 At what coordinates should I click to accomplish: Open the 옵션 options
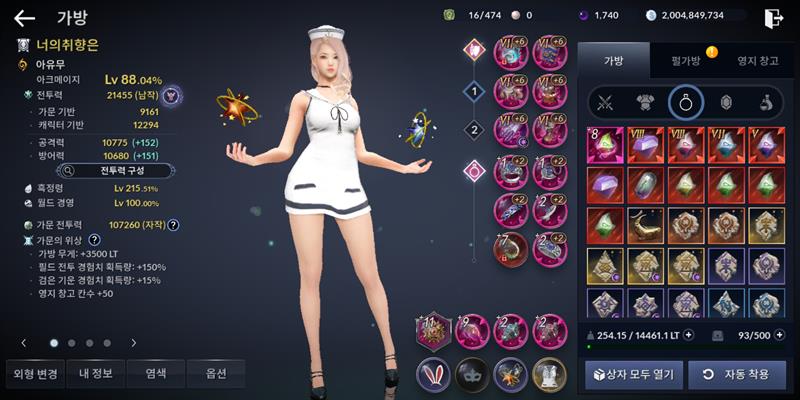[215, 374]
